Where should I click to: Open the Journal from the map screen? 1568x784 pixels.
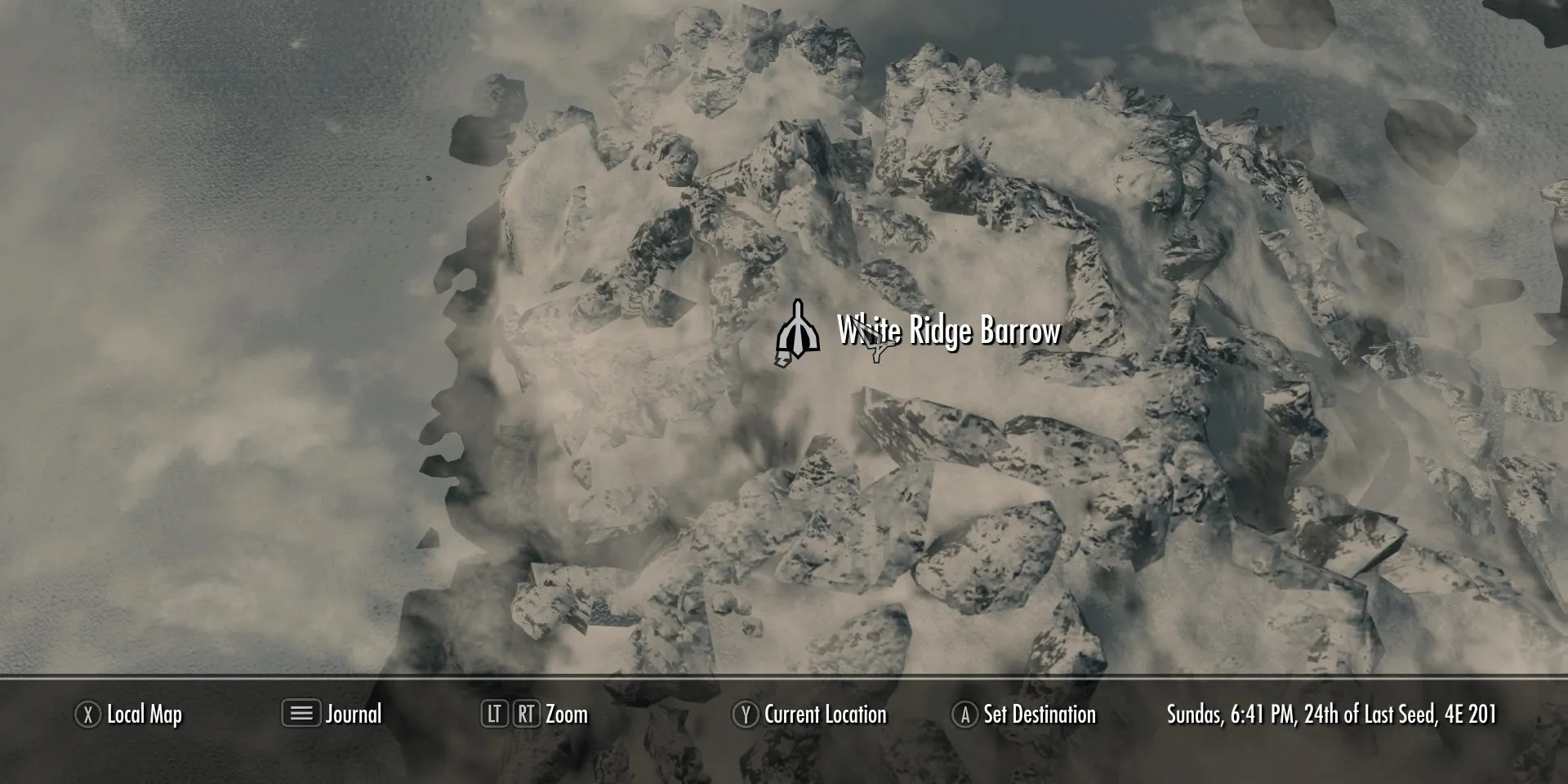(354, 715)
